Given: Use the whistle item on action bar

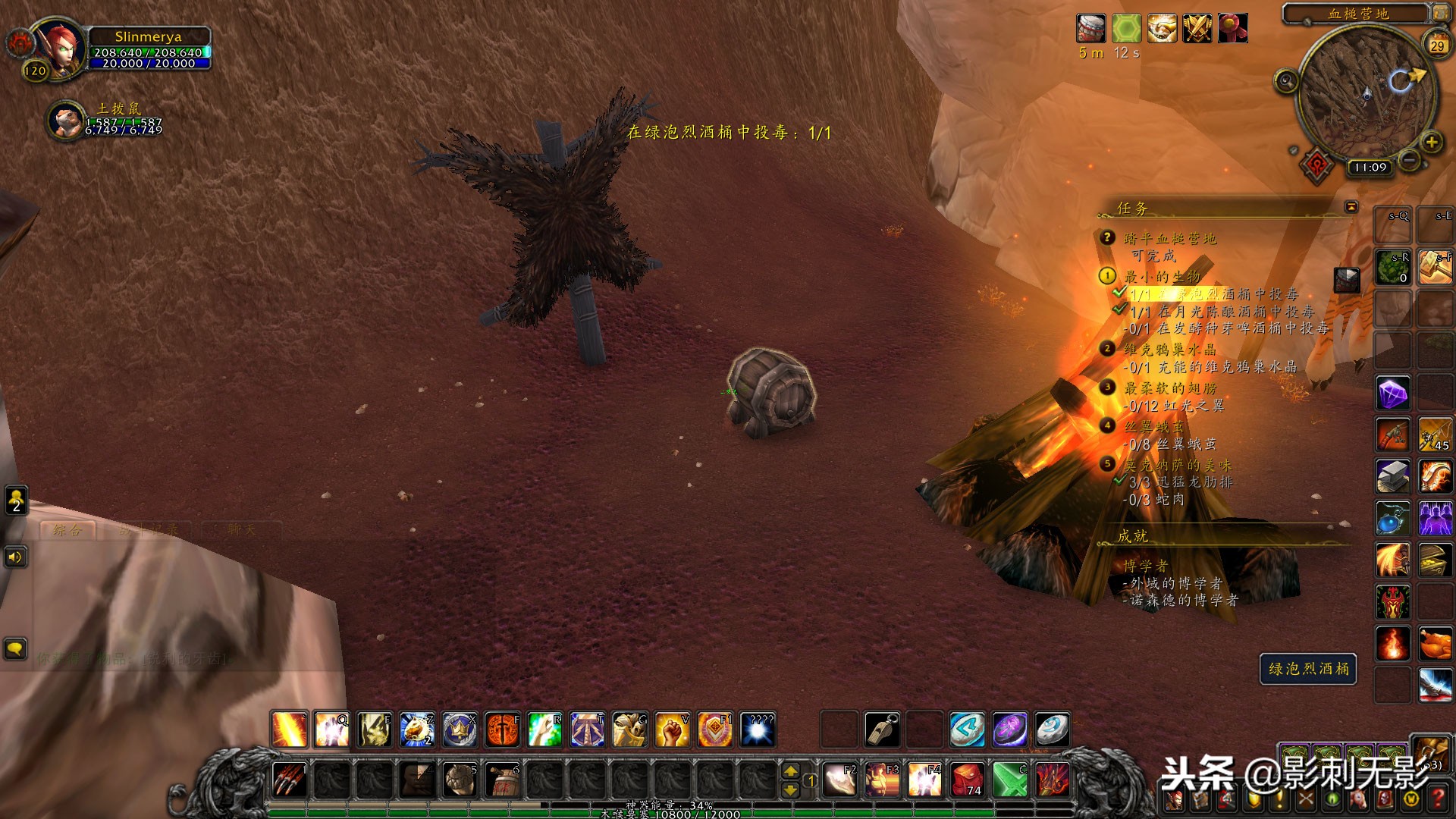Looking at the screenshot, I should point(883,730).
